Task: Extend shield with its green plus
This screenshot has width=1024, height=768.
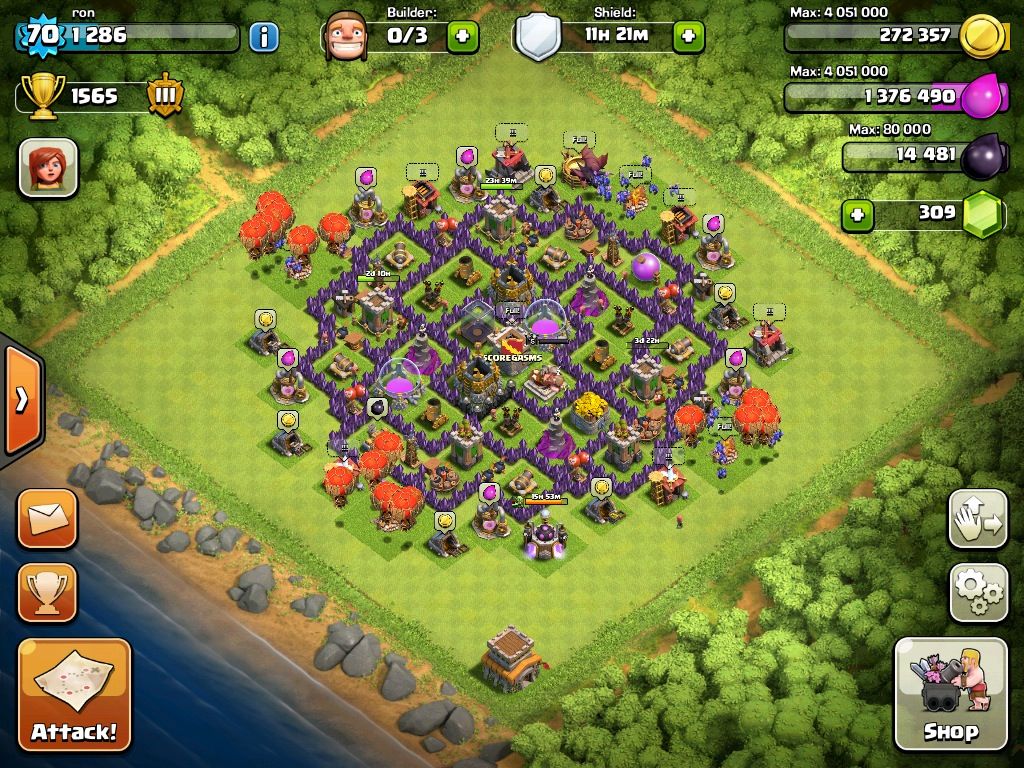Action: point(688,37)
